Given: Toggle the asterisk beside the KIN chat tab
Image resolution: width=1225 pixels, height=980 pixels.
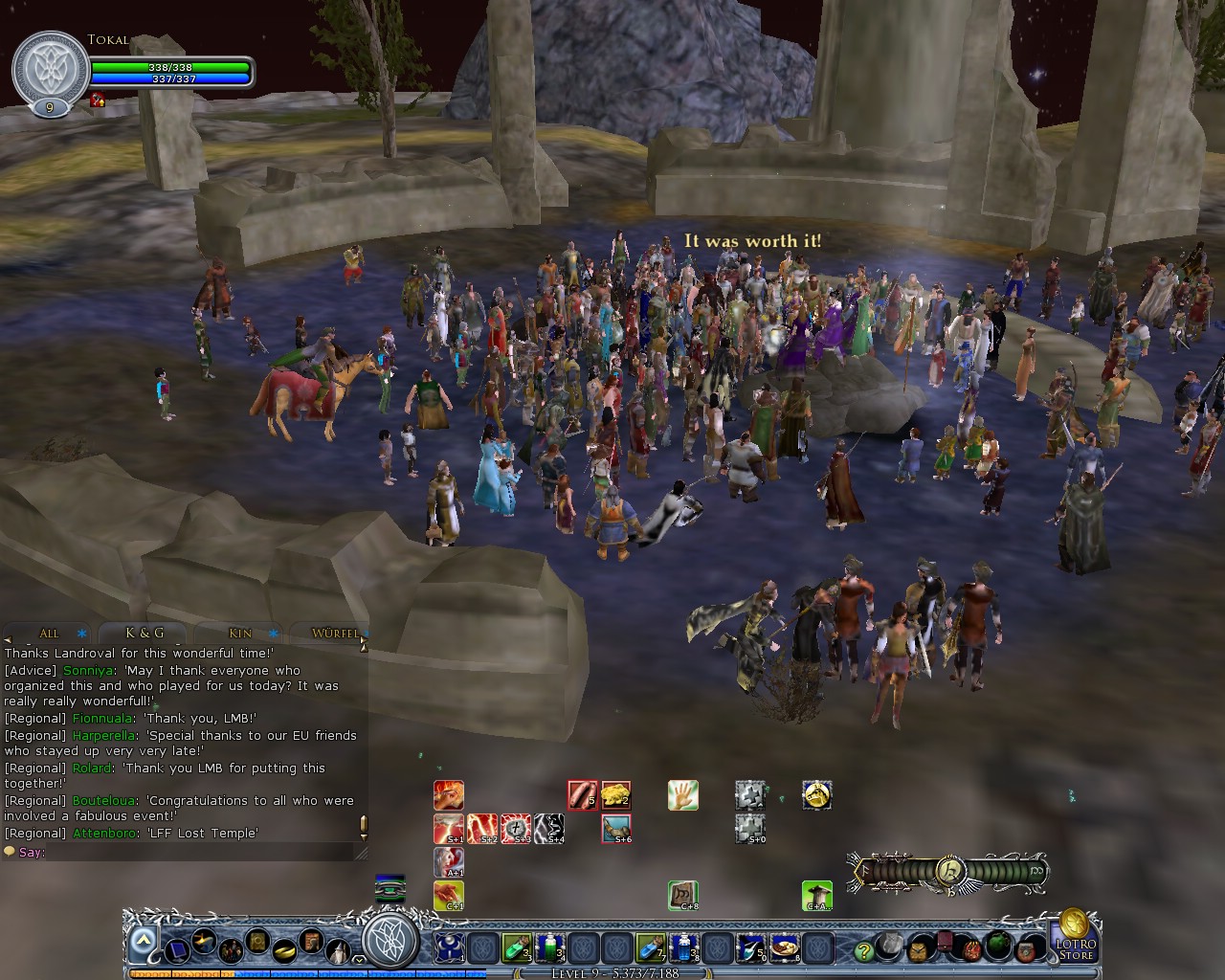Looking at the screenshot, I should click(x=275, y=634).
